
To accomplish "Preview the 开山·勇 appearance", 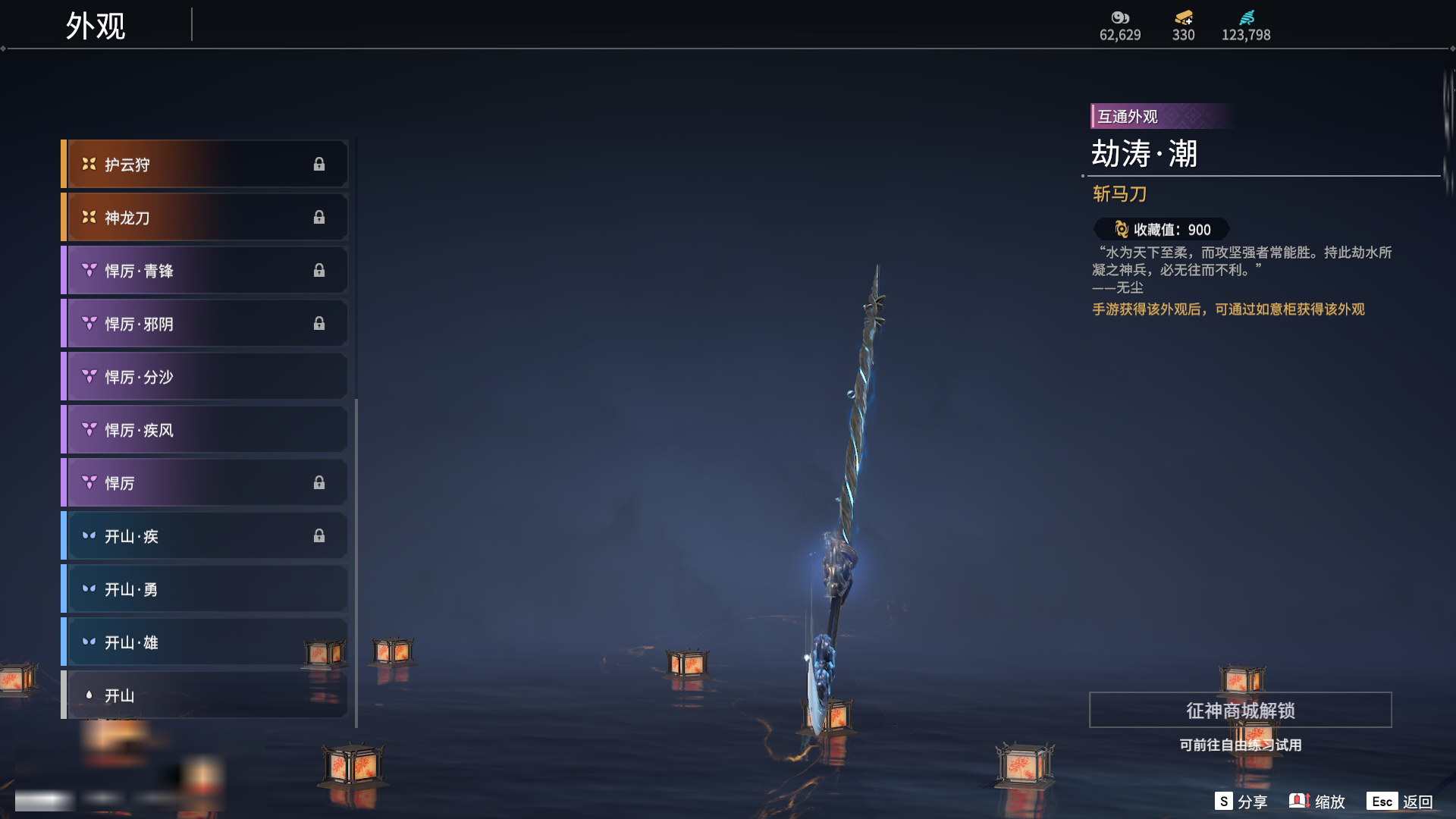I will pyautogui.click(x=205, y=589).
